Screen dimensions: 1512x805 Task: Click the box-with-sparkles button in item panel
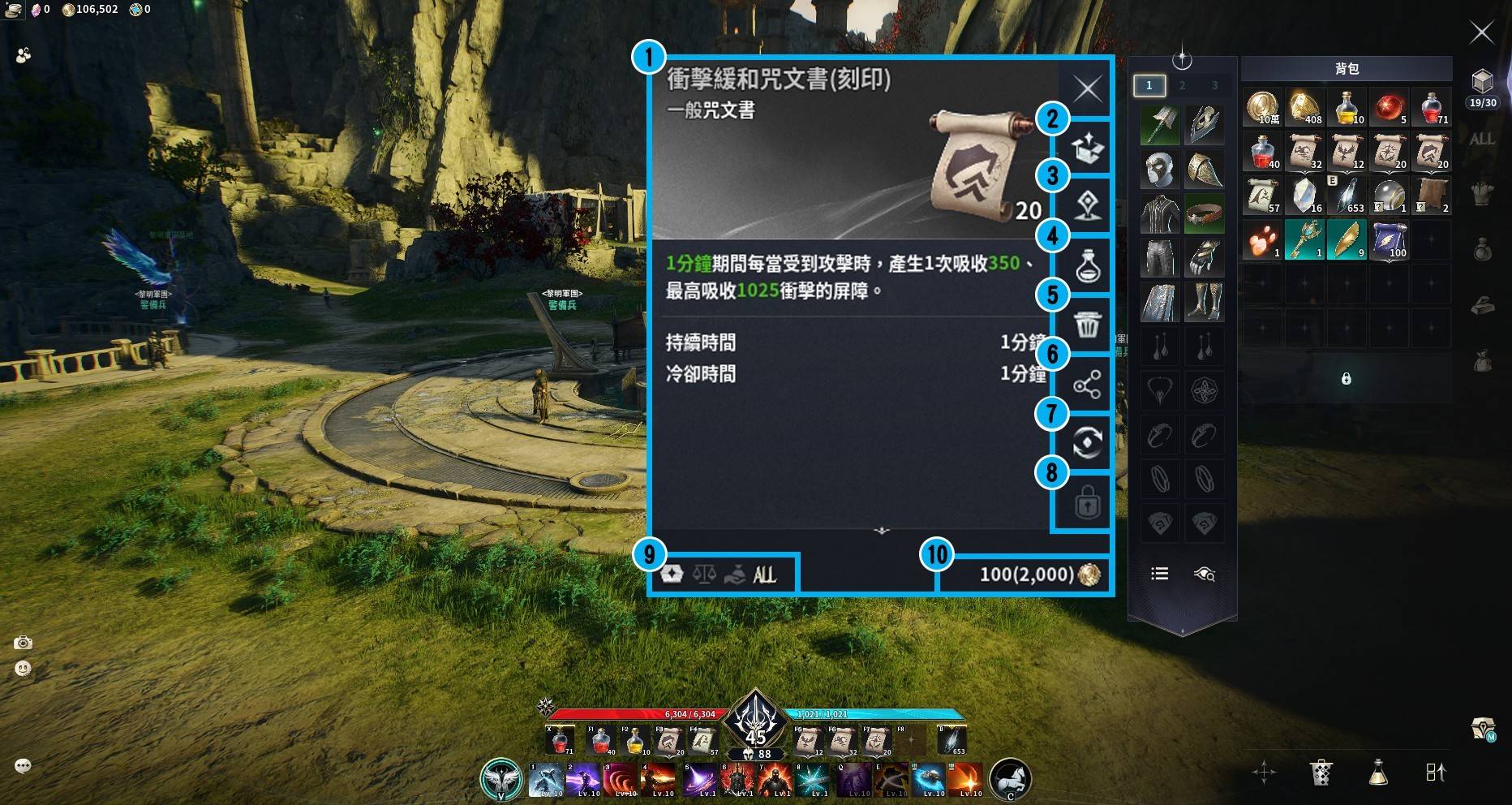point(1087,148)
